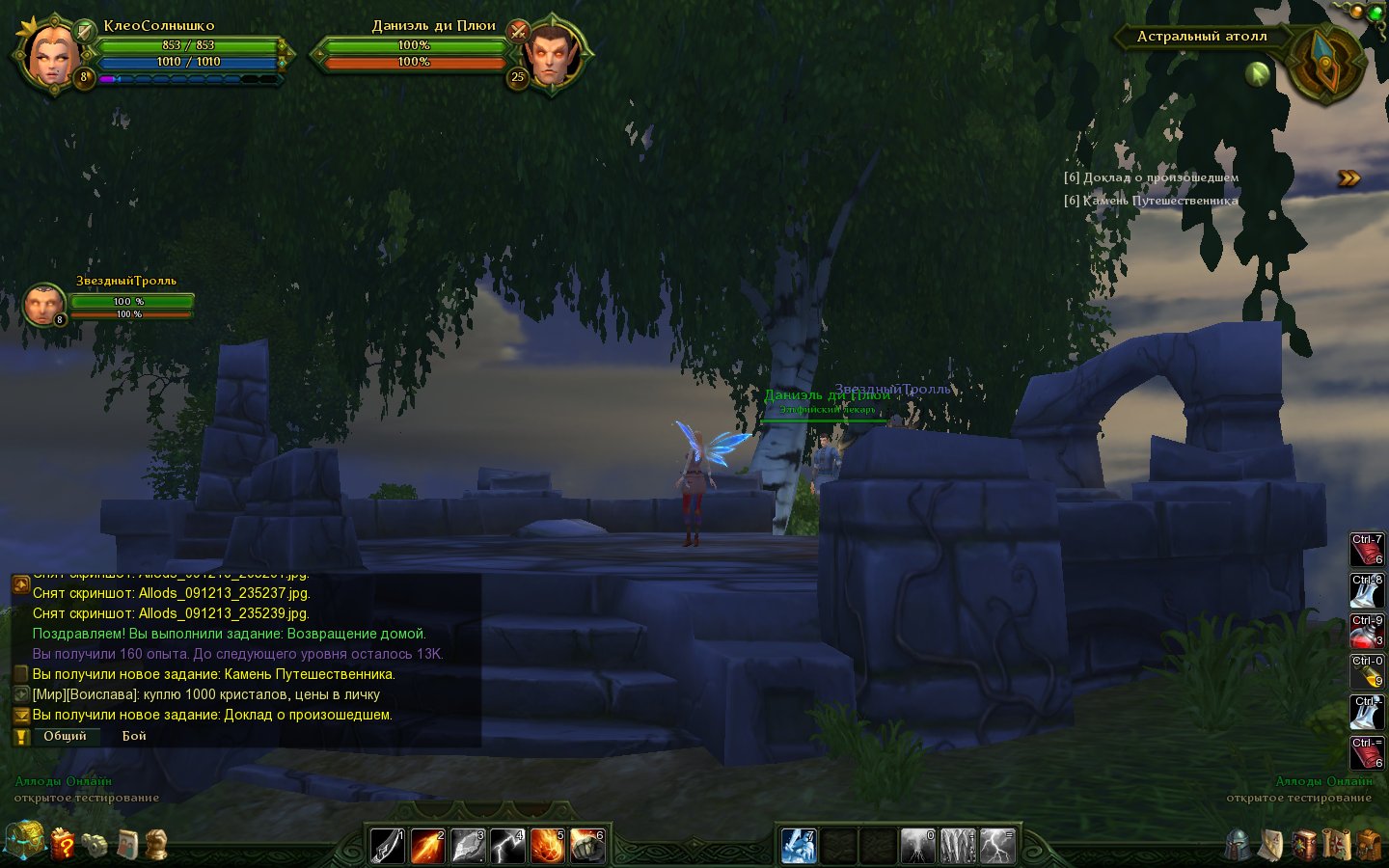This screenshot has width=1389, height=868.
Task: Select the Общий chat tab
Action: click(65, 736)
